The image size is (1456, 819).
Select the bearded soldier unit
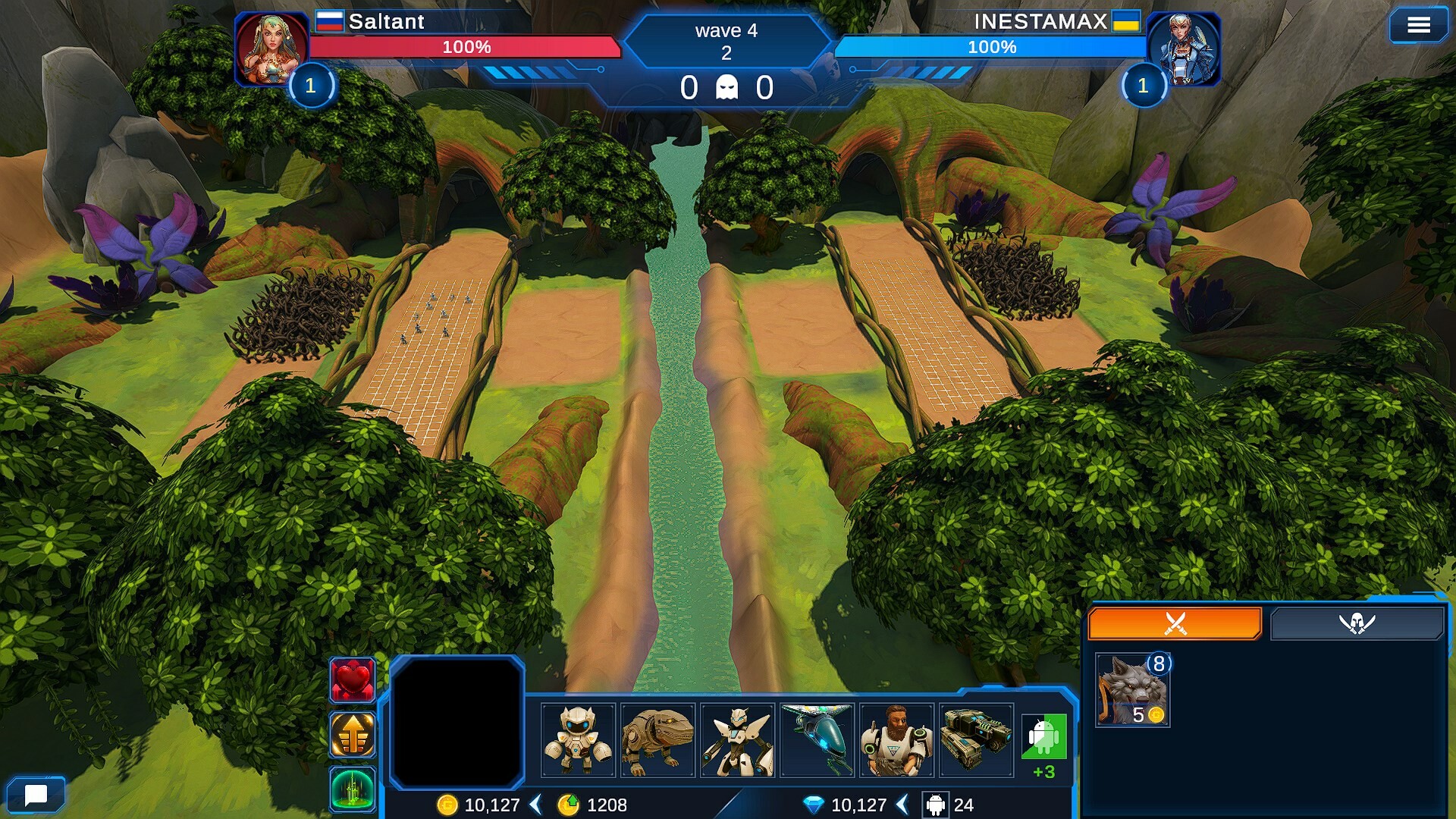pos(896,740)
